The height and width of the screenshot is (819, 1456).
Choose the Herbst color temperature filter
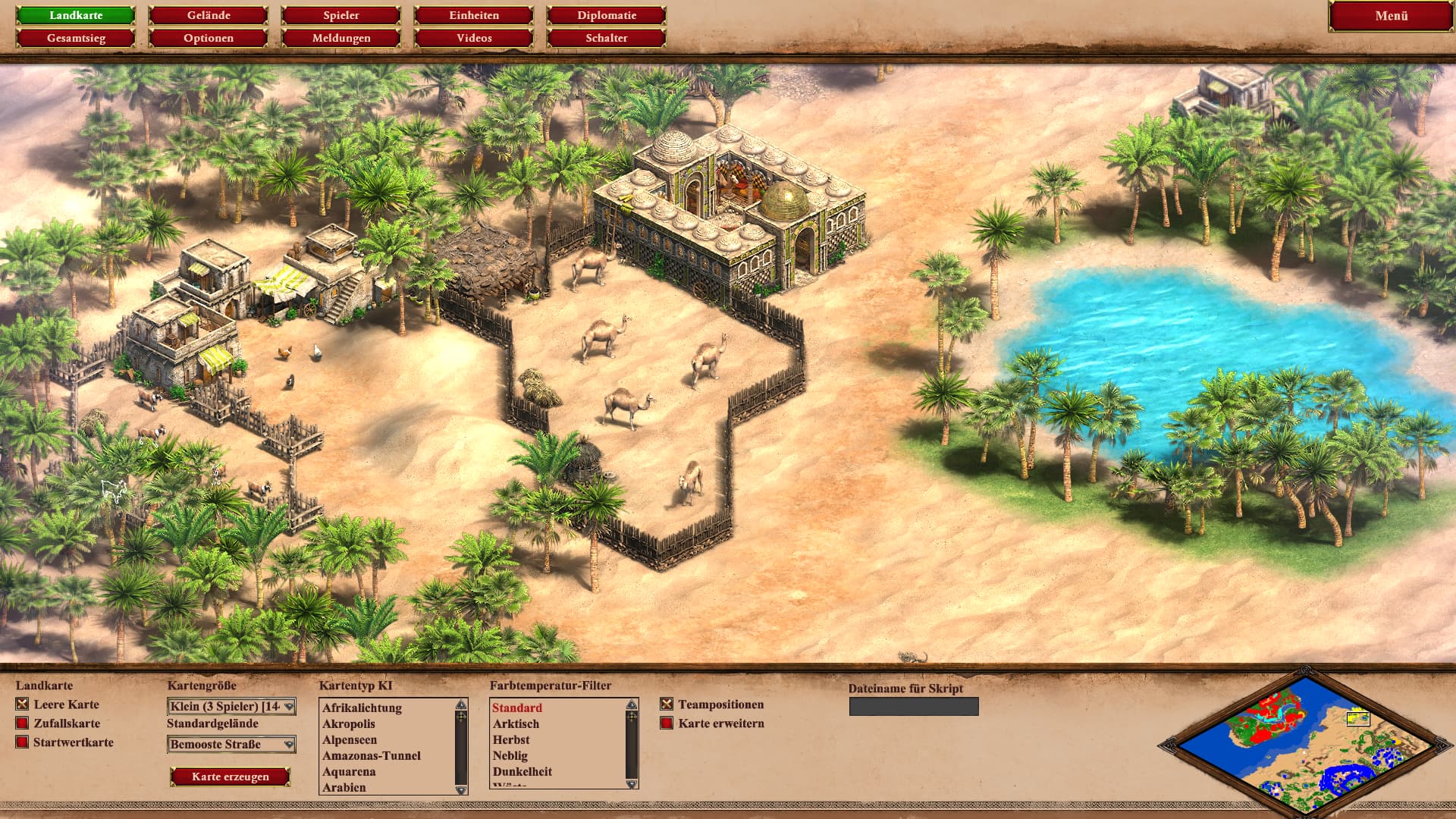click(x=511, y=739)
